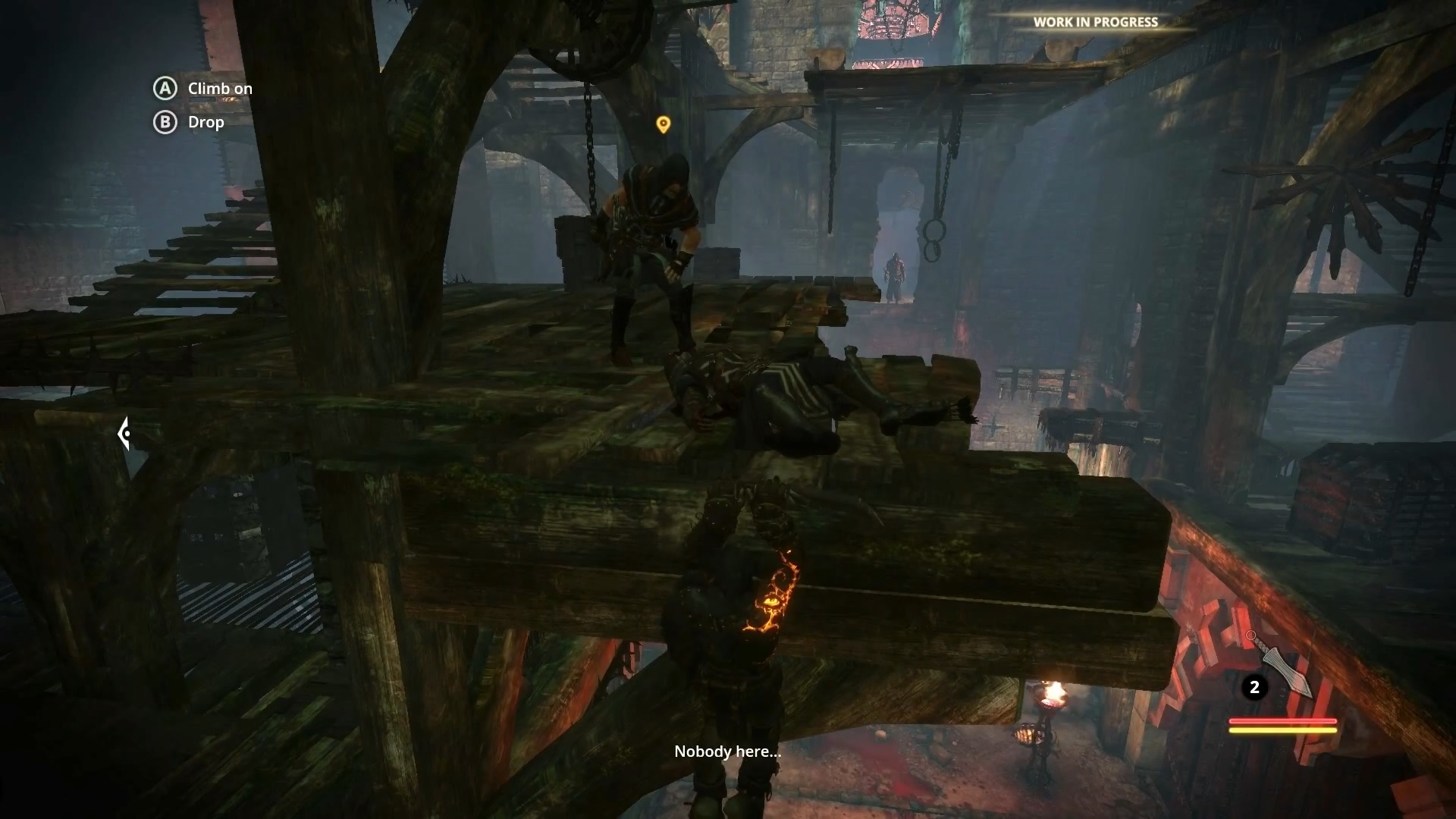Image resolution: width=1456 pixels, height=819 pixels.
Task: Click the subtitle text Nobody here...
Action: coord(726,752)
